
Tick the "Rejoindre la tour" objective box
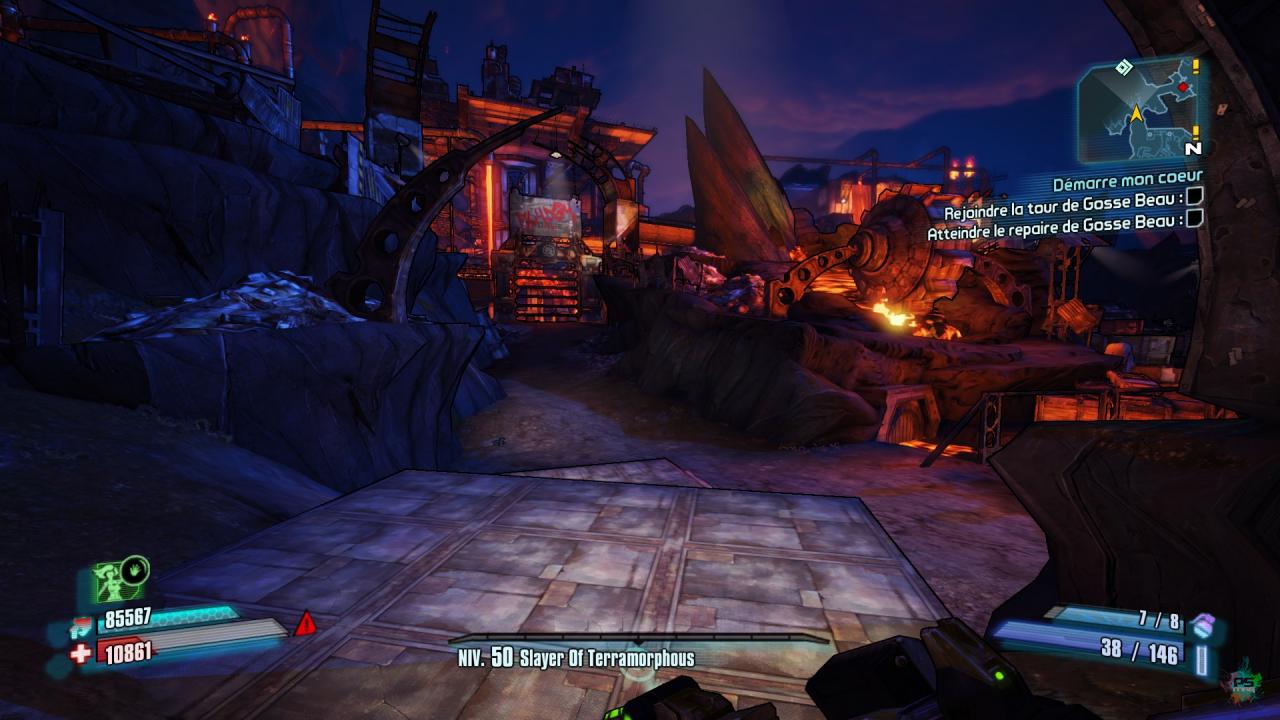coord(1194,200)
